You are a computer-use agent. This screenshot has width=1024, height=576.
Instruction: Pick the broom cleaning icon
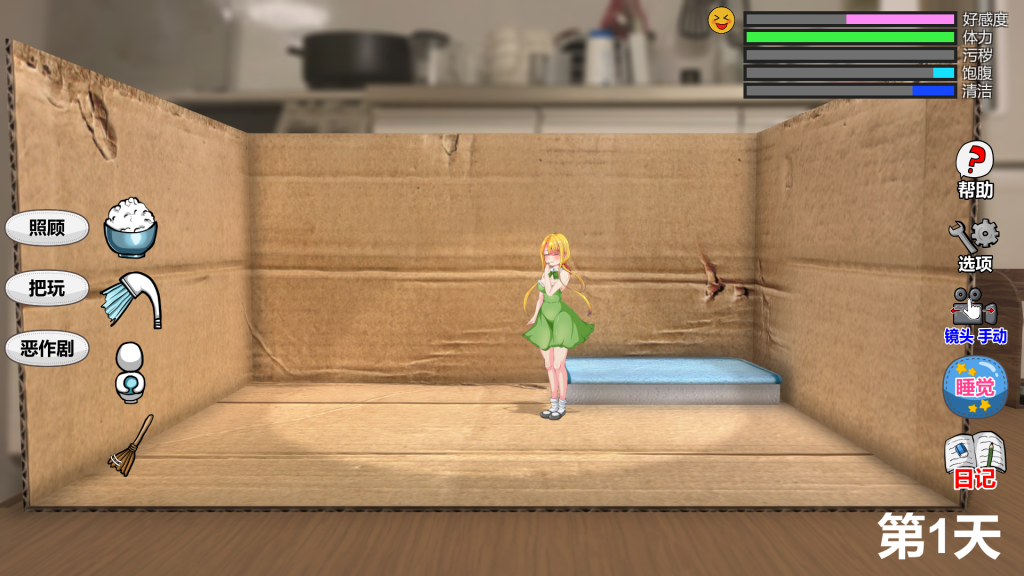tap(131, 445)
